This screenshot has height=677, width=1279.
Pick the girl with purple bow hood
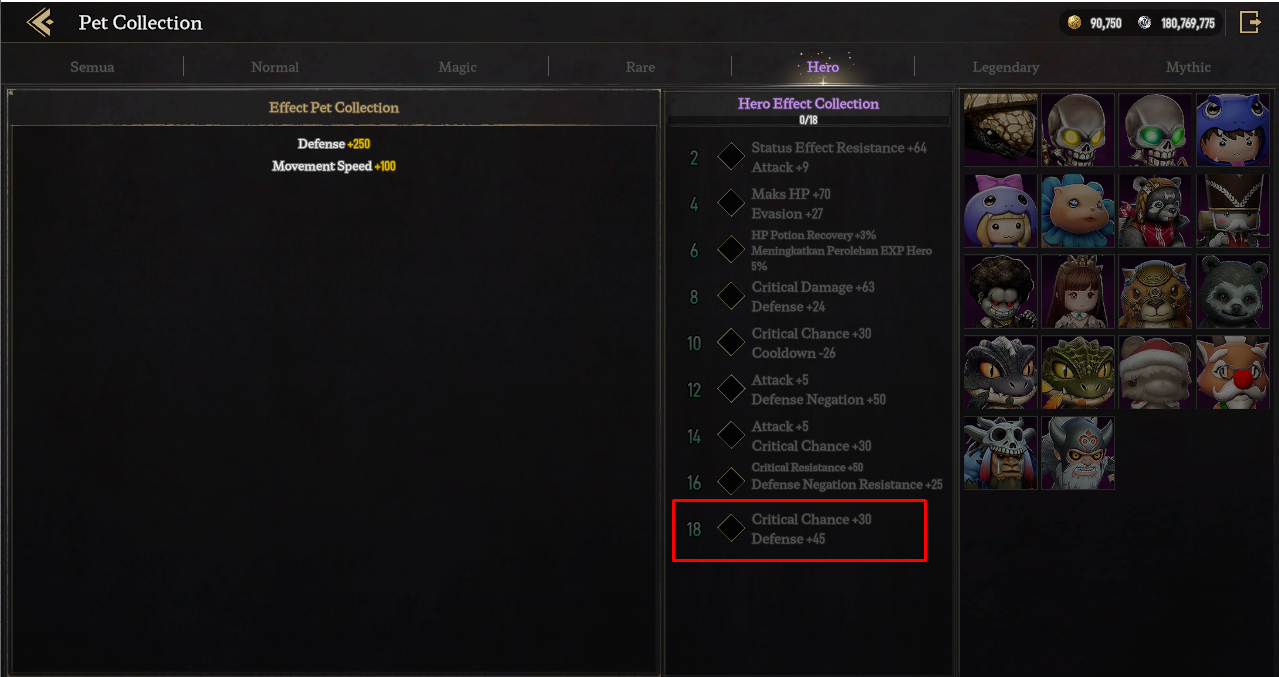(1001, 210)
